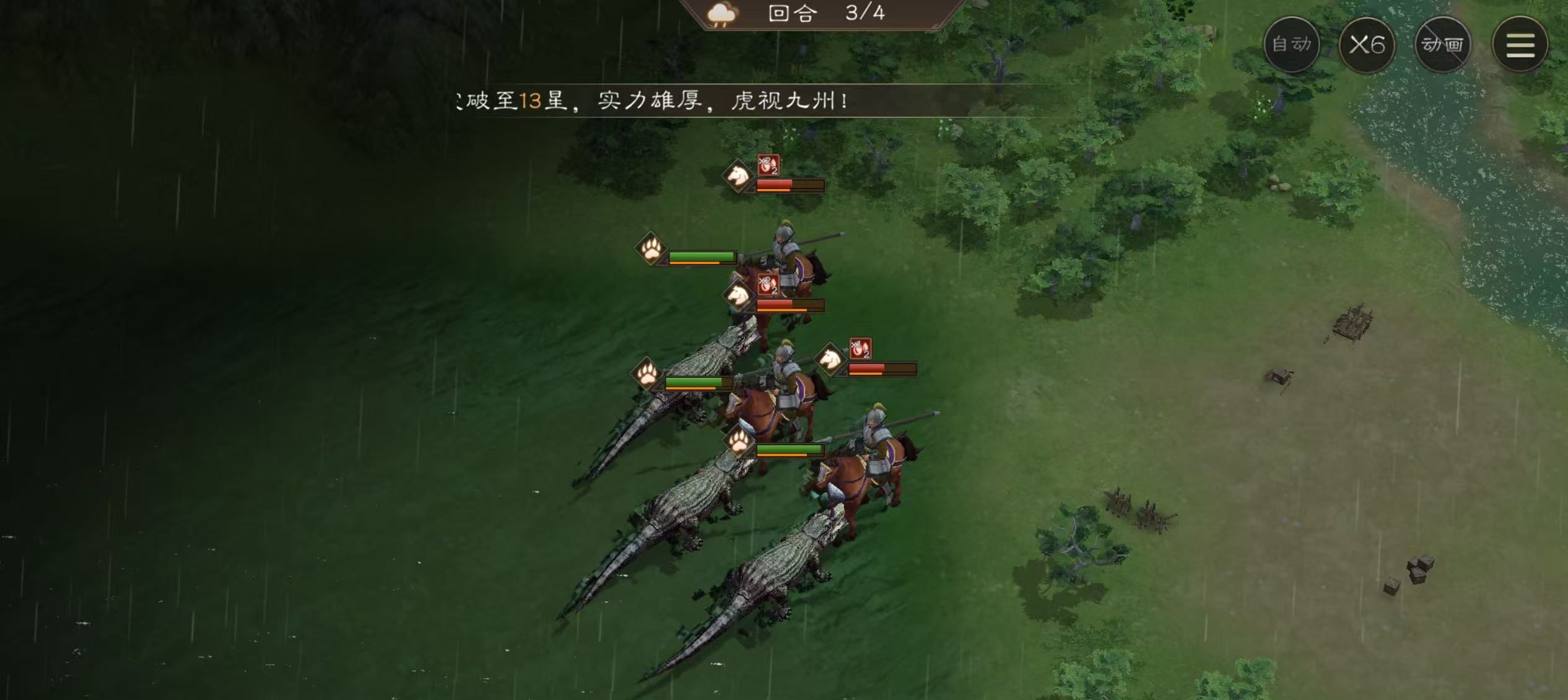
Task: Toggle 自动 auto-battle mode
Action: [1291, 43]
